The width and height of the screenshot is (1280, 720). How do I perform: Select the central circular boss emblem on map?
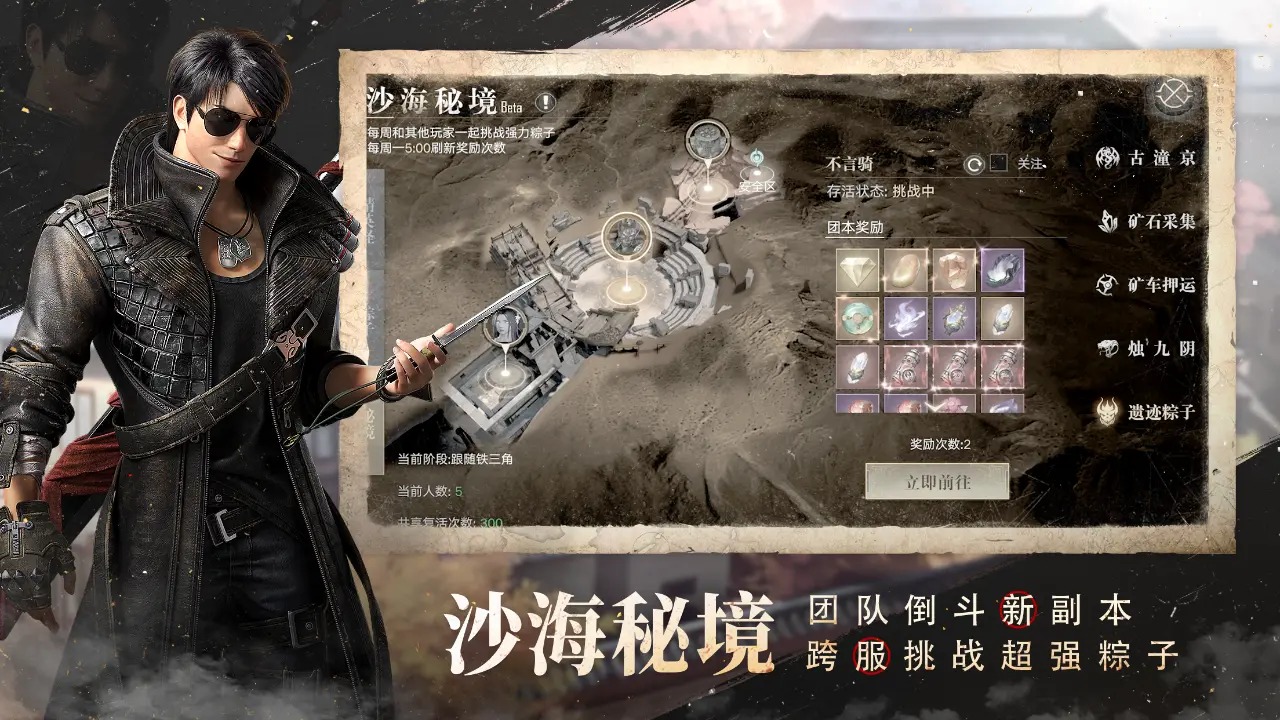tap(628, 237)
